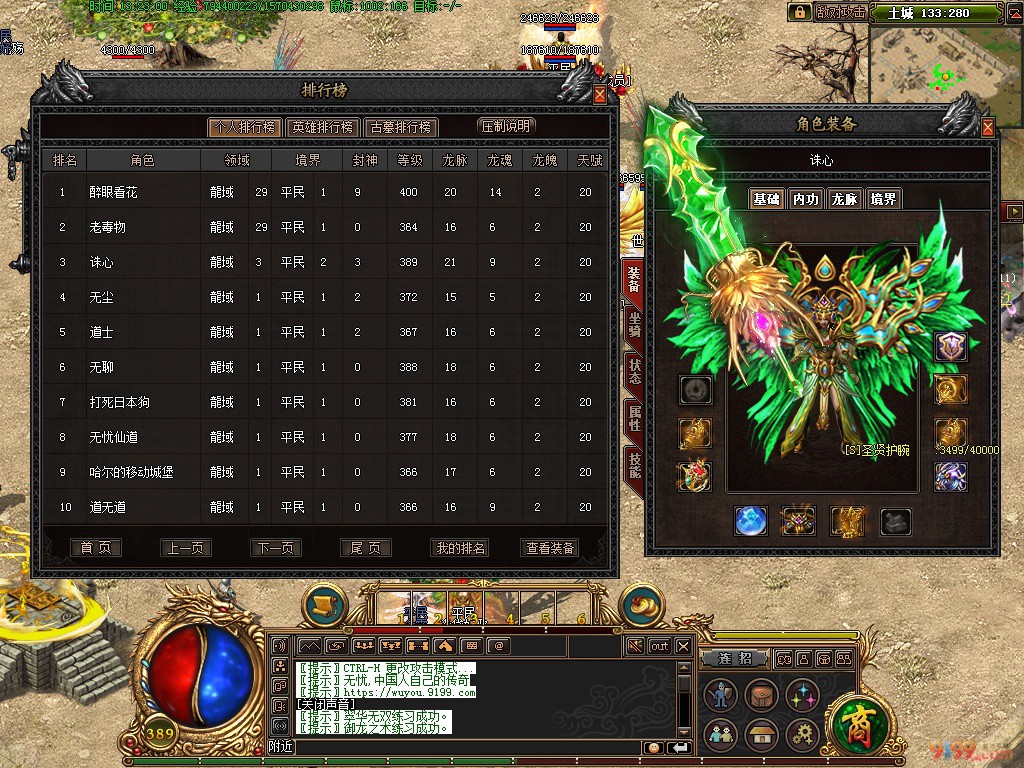Show 我的排名 my ranking

coord(460,548)
